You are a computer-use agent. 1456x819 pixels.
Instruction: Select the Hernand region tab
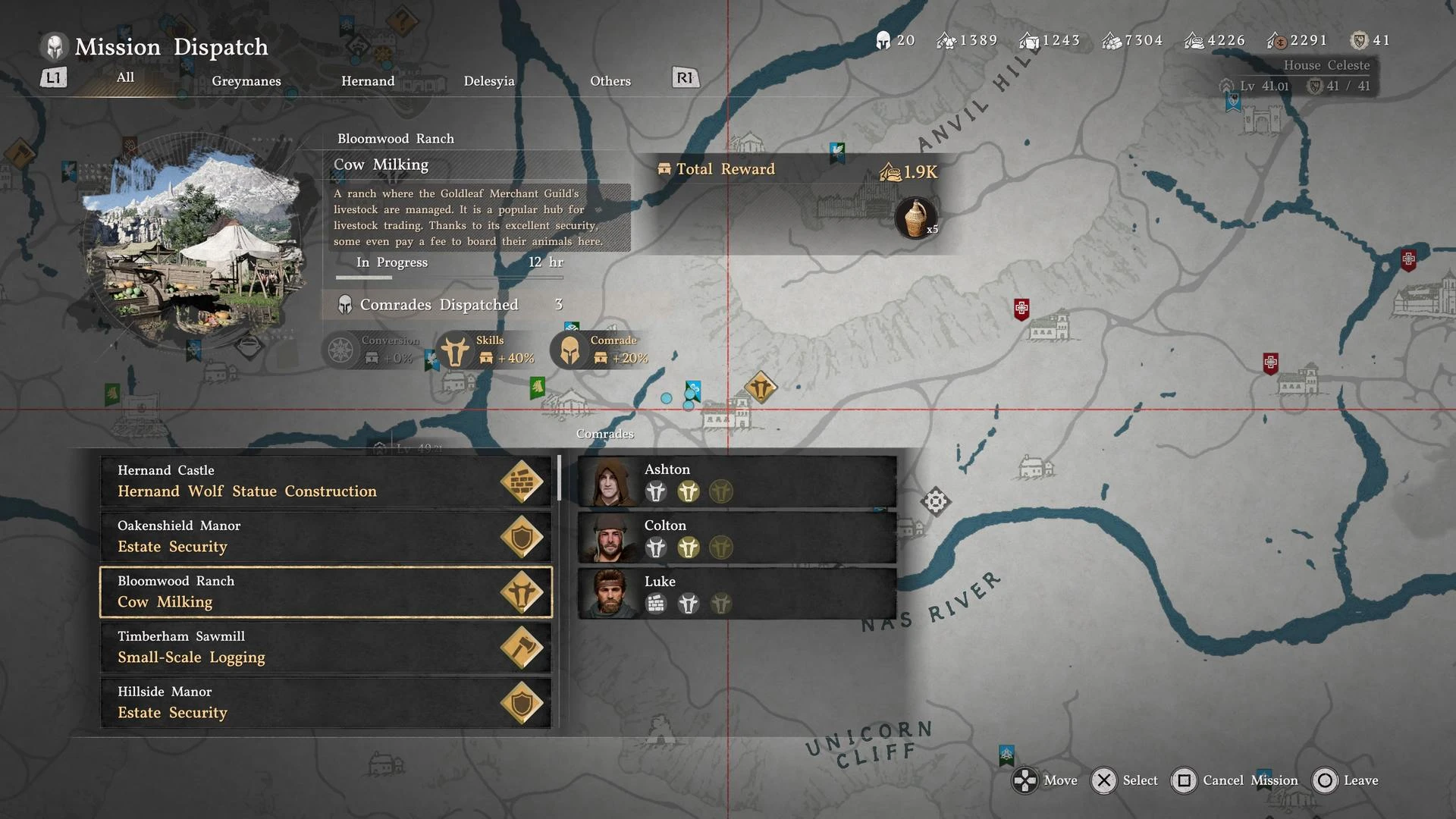[368, 81]
